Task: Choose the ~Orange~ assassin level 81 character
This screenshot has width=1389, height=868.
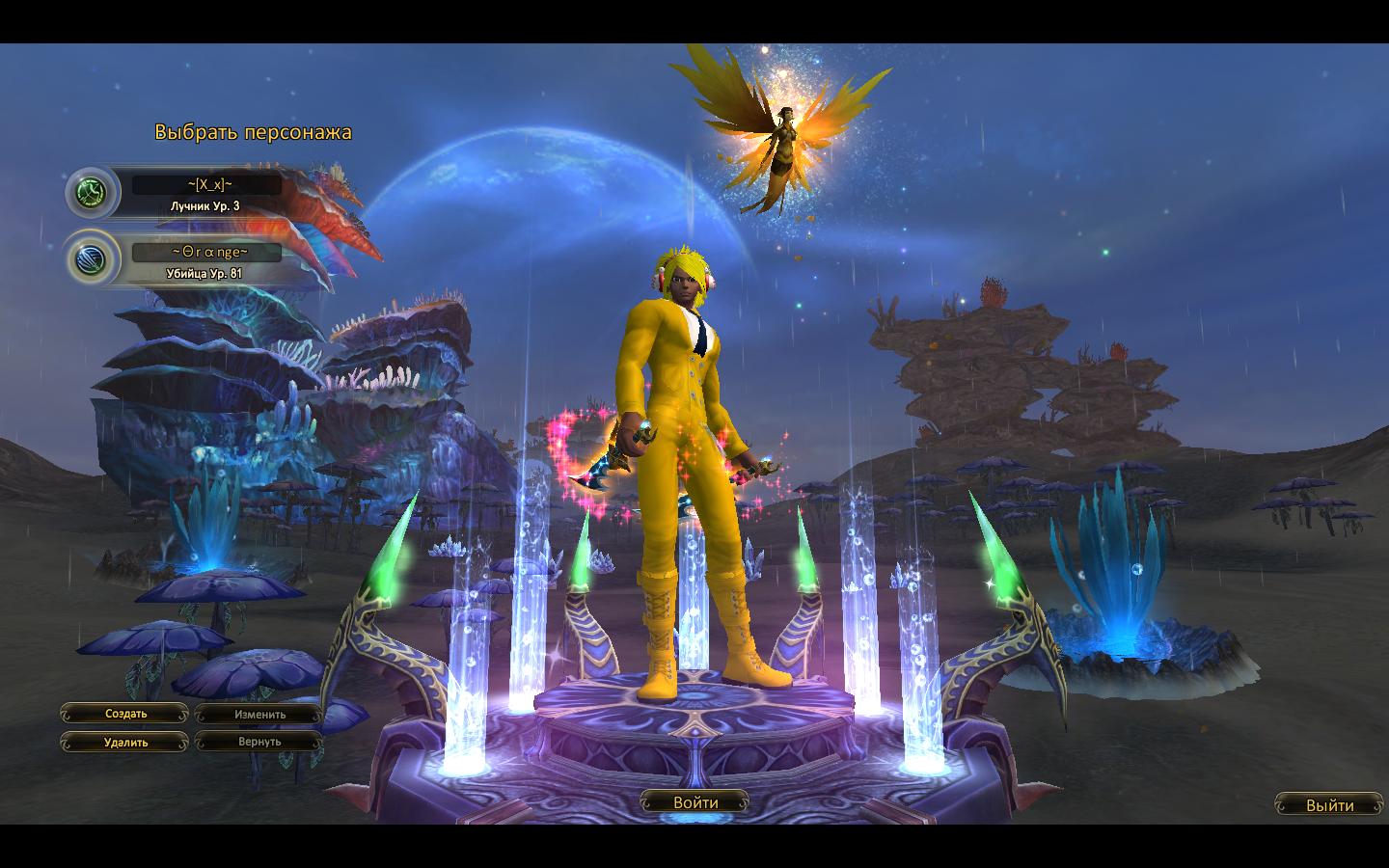Action: click(x=205, y=259)
